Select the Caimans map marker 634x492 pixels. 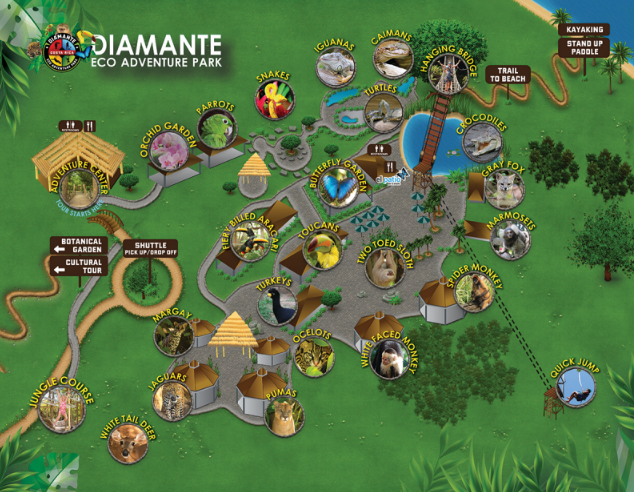click(393, 58)
